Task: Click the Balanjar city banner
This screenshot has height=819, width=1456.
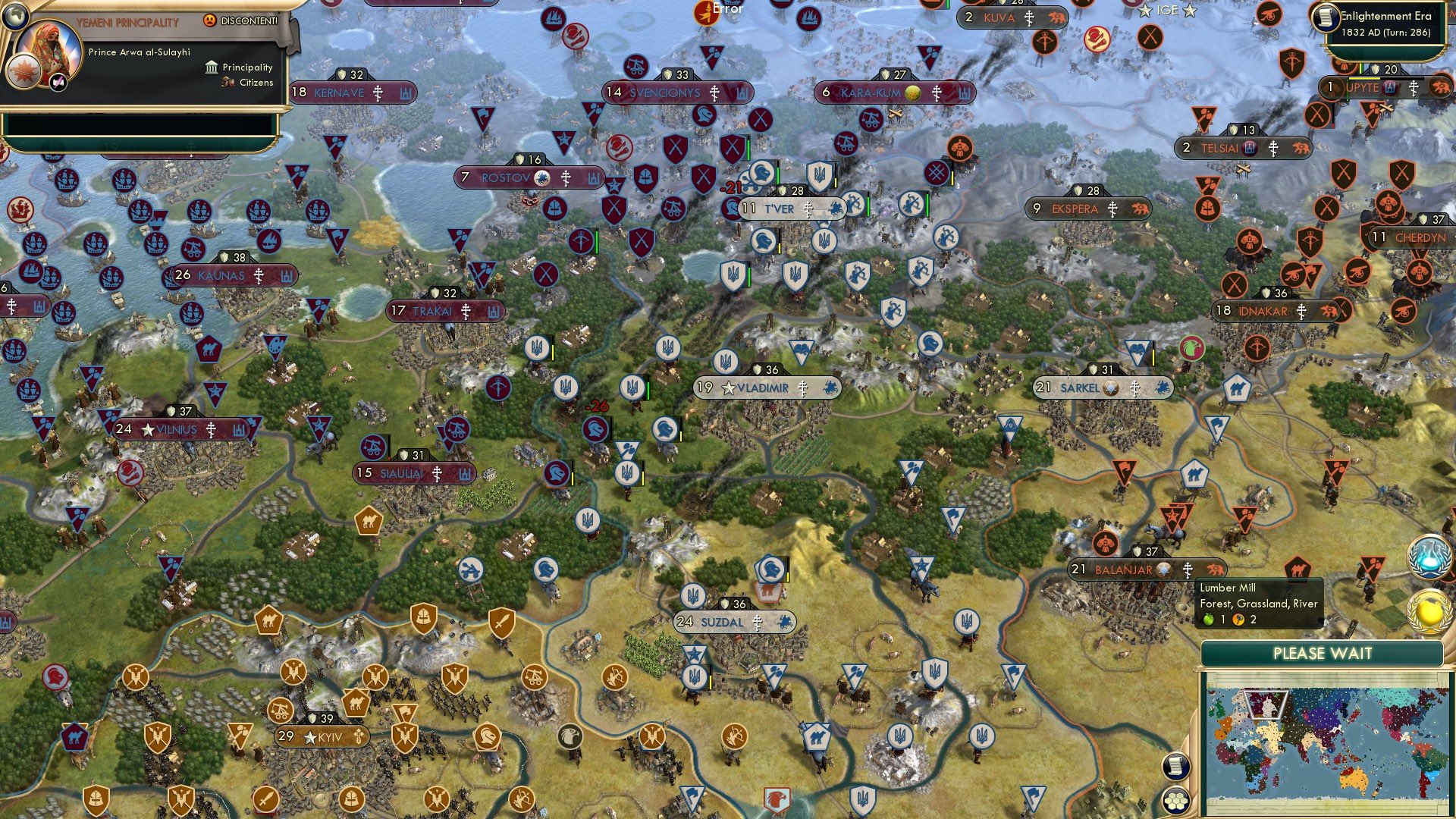Action: (x=1122, y=568)
